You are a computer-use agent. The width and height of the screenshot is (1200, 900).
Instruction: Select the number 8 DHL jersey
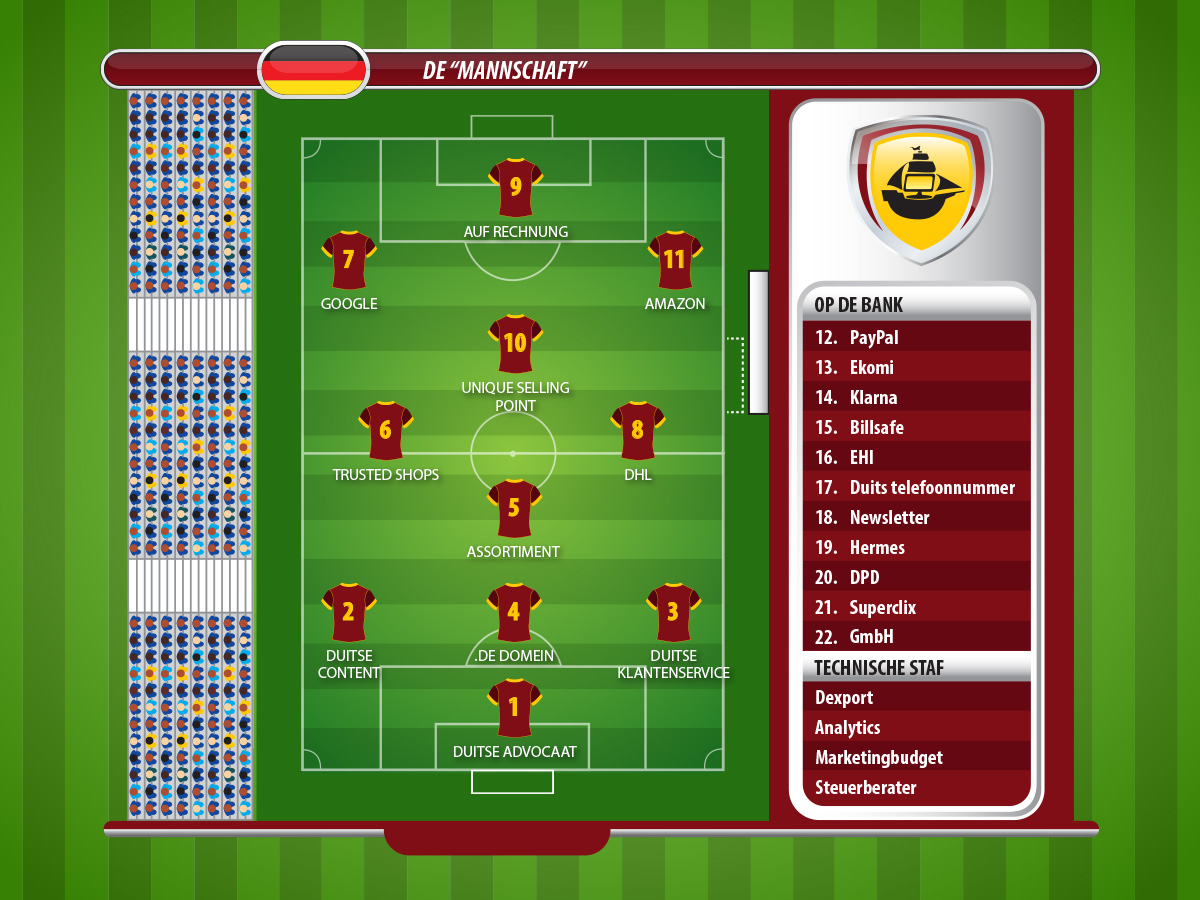click(638, 431)
